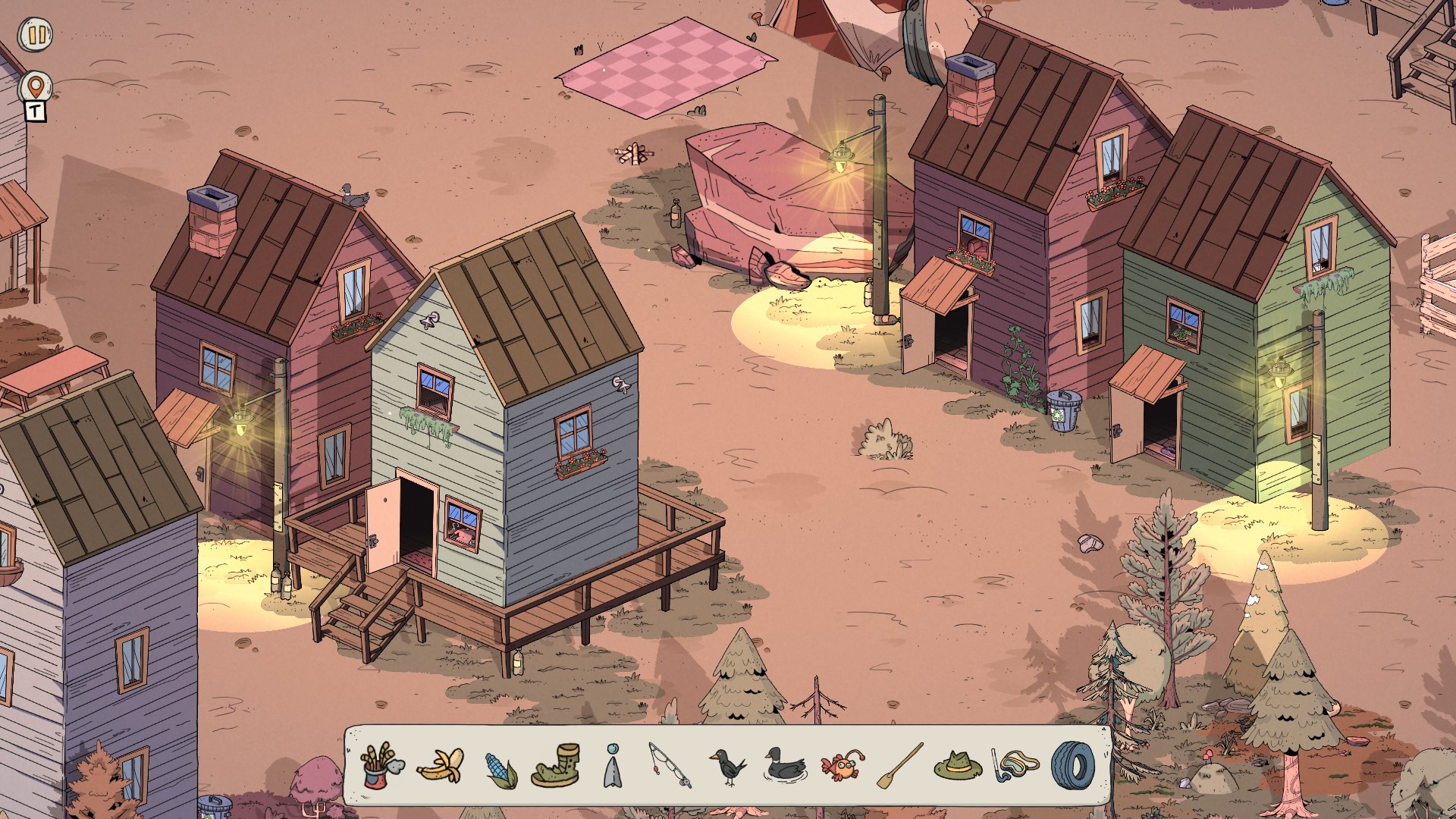Select the arrowhead with blue bead item
The image size is (1456, 819).
pos(613,766)
